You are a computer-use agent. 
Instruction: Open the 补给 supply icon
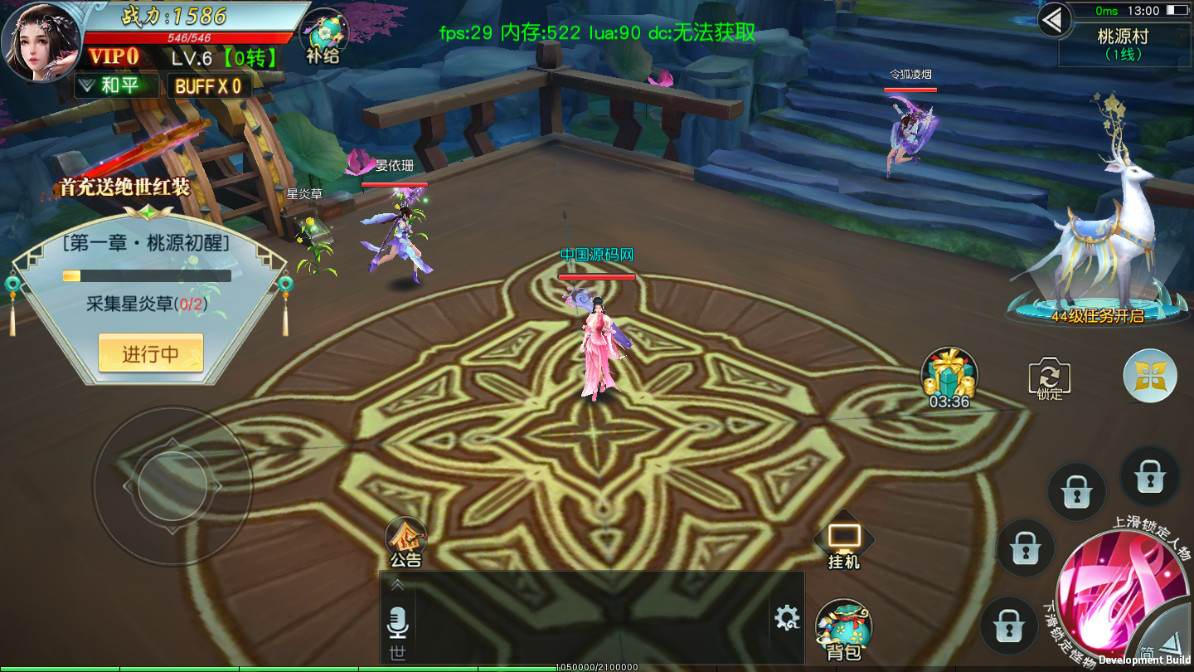[x=324, y=38]
